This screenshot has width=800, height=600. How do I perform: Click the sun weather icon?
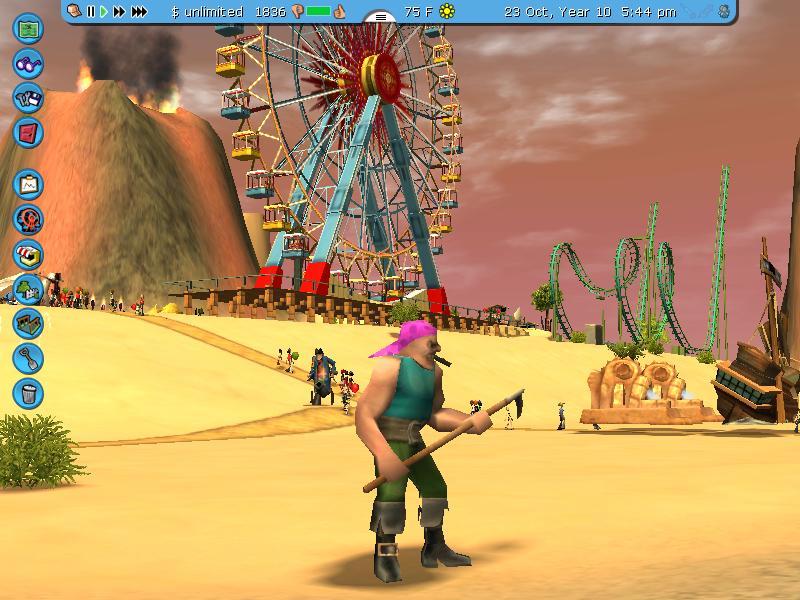click(x=447, y=12)
